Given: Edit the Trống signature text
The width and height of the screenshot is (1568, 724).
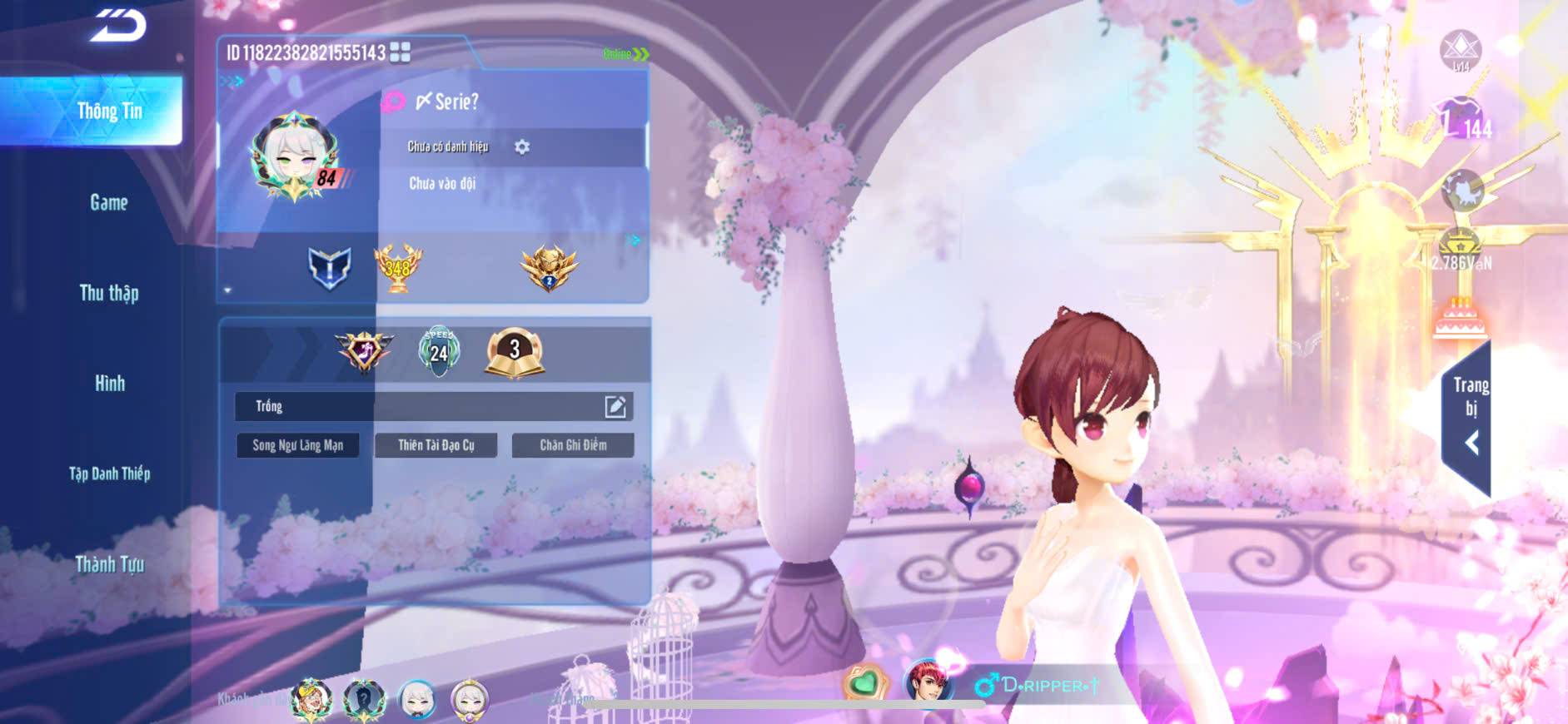Looking at the screenshot, I should [x=615, y=406].
